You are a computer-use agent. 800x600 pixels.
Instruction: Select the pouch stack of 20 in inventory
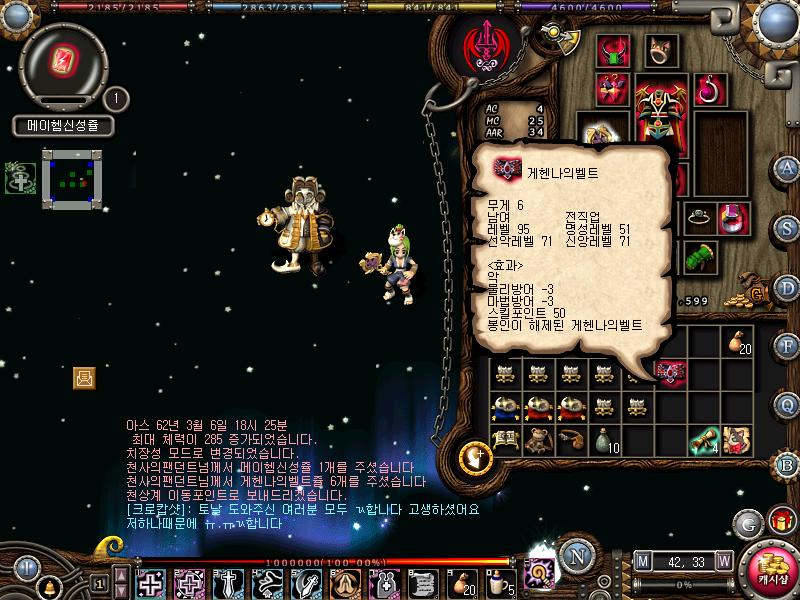point(738,343)
